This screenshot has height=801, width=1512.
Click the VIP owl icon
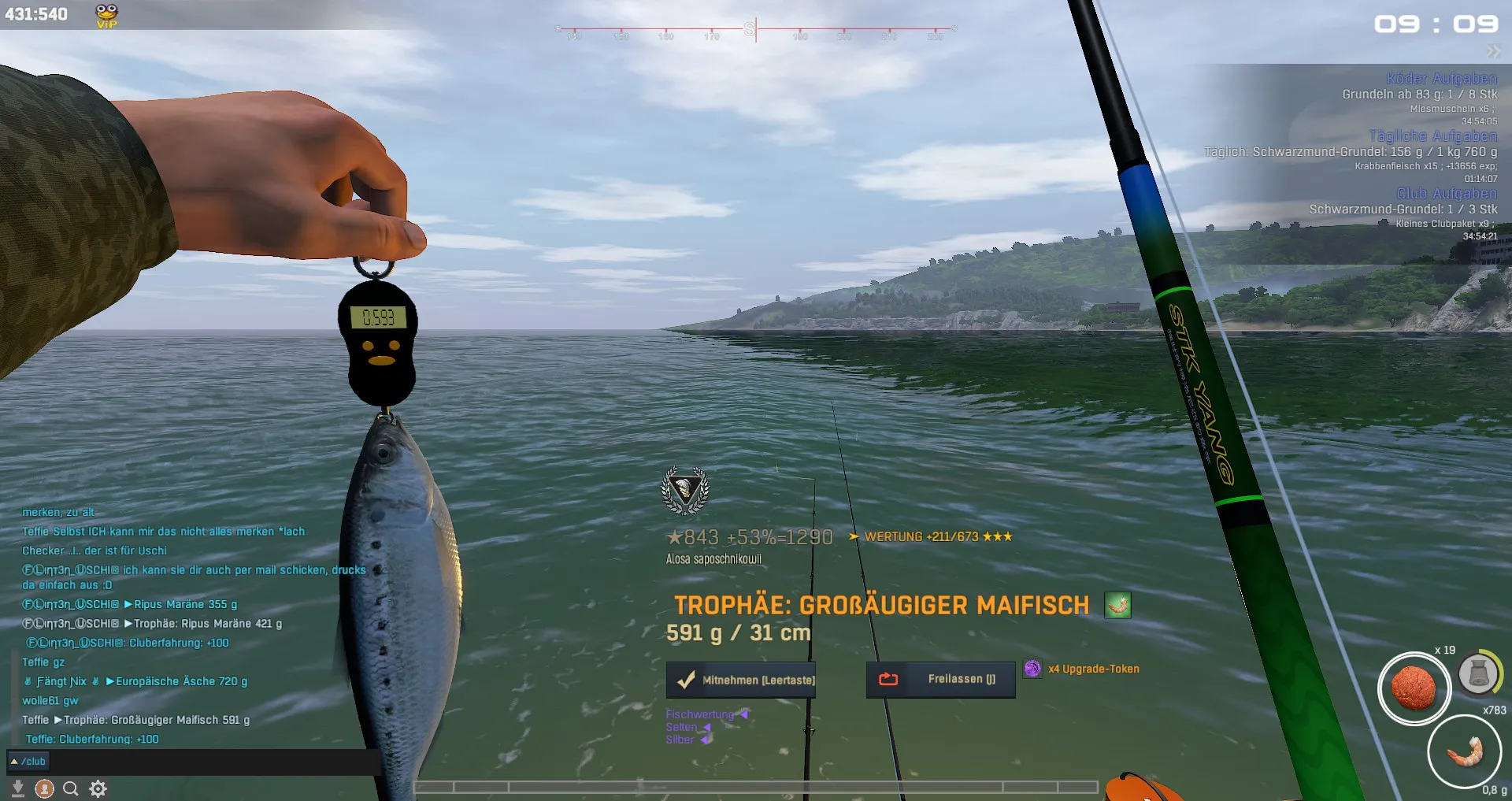(x=106, y=15)
